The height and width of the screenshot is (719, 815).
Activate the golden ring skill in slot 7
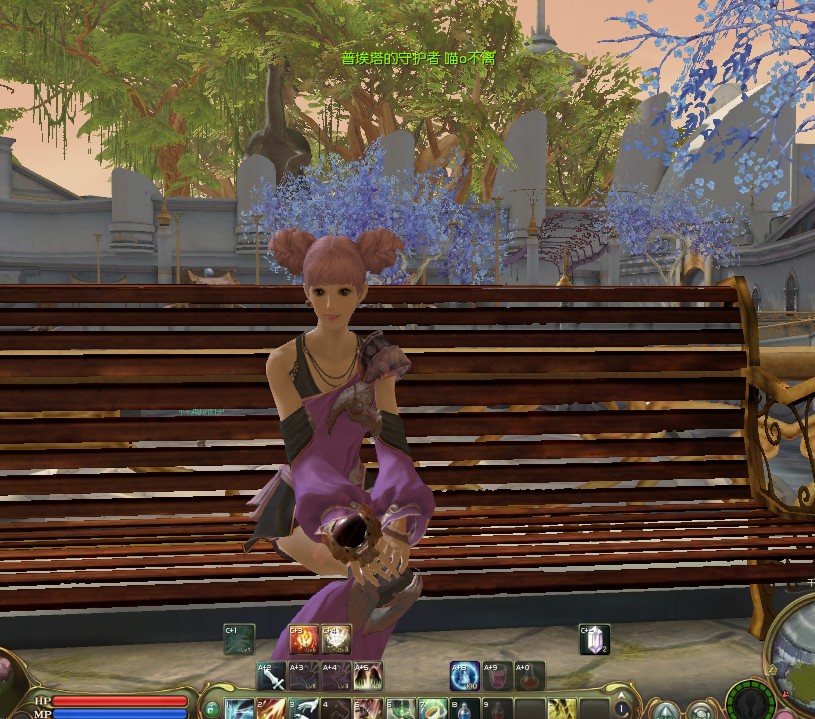point(433,710)
